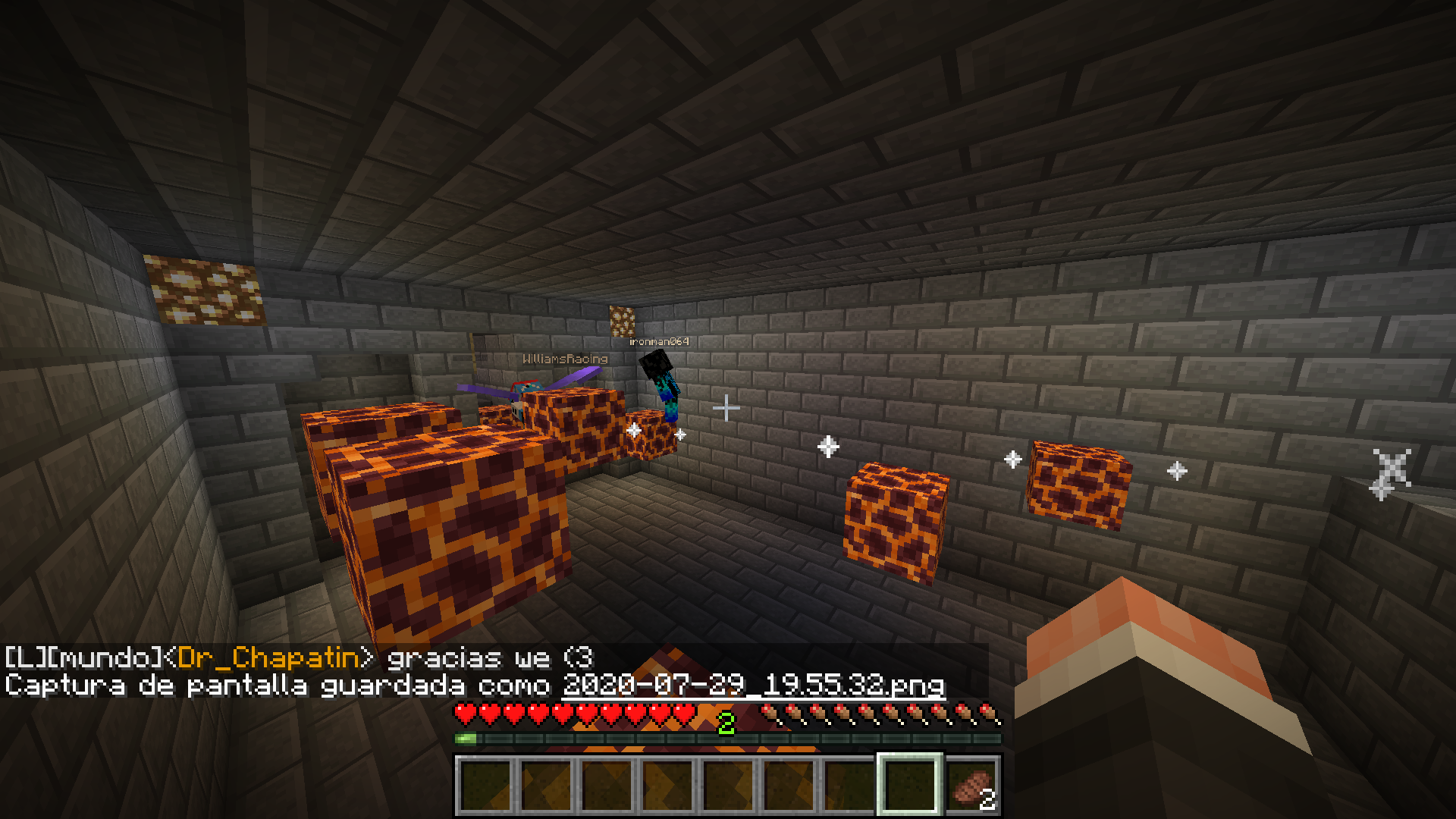
Task: Open the saved screenshot file link in chat
Action: pos(754,686)
